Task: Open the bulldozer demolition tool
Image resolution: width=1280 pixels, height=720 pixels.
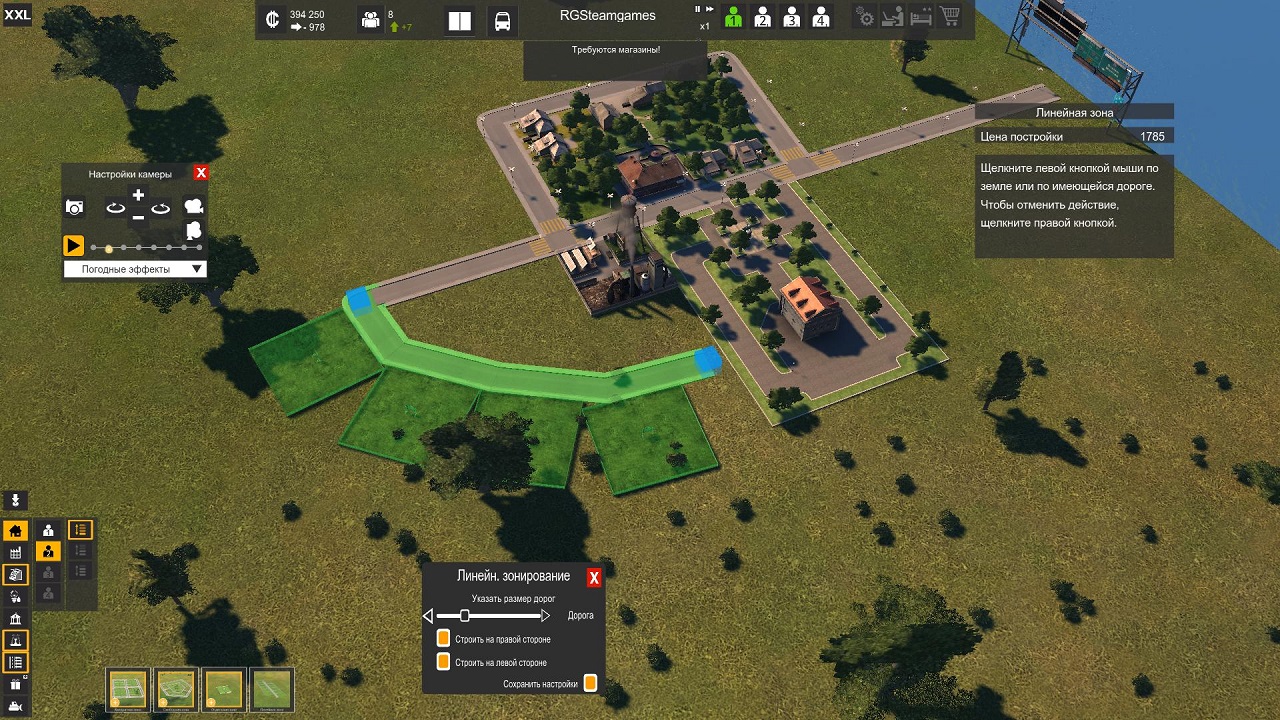Action: click(x=15, y=708)
